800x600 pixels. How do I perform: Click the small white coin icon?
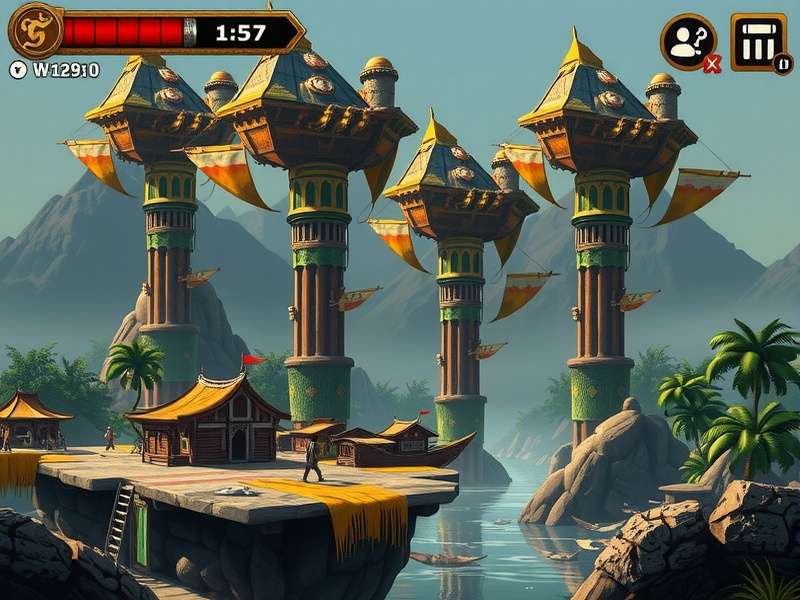coord(18,70)
